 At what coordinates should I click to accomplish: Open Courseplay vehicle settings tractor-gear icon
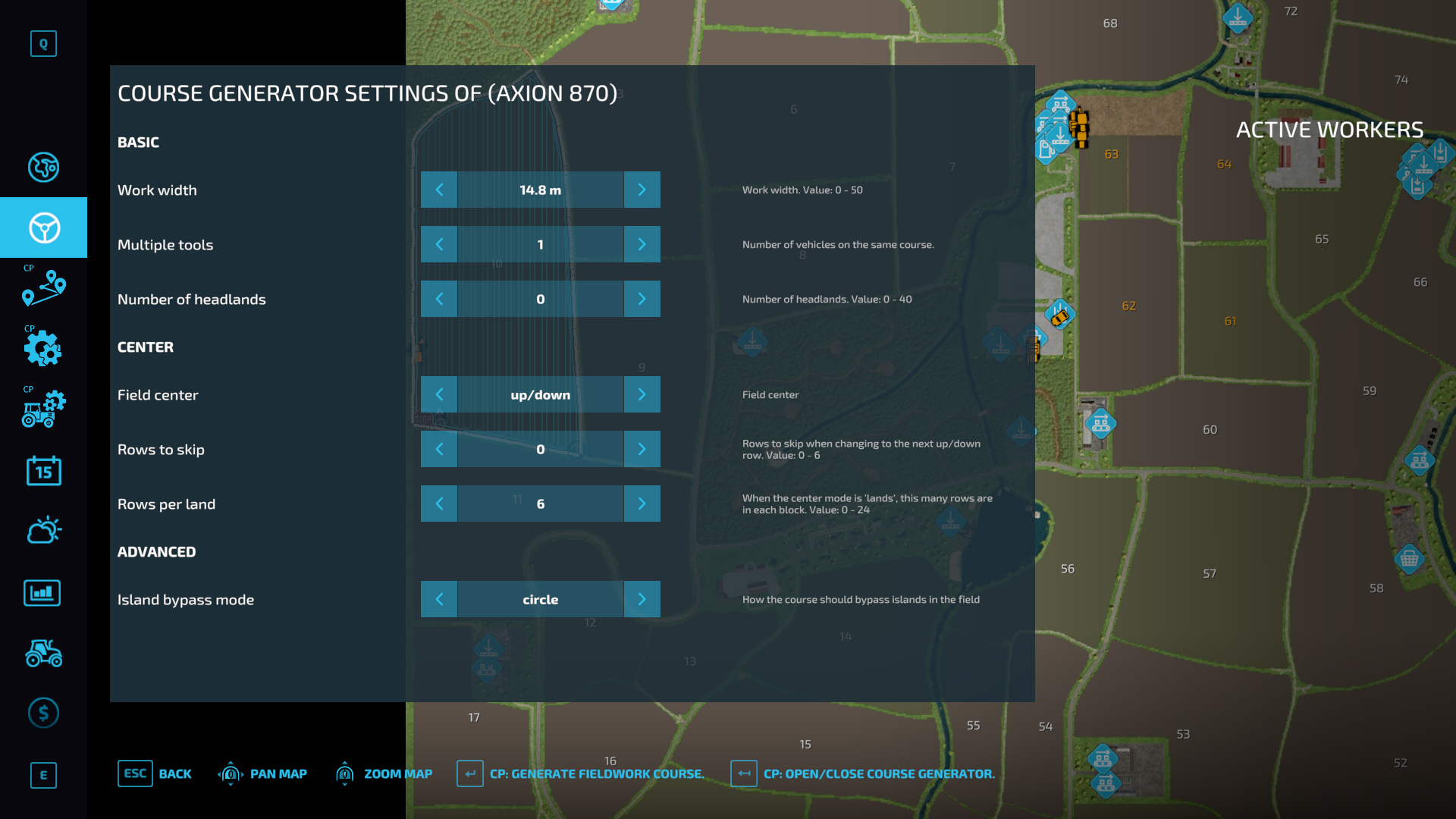(x=43, y=409)
